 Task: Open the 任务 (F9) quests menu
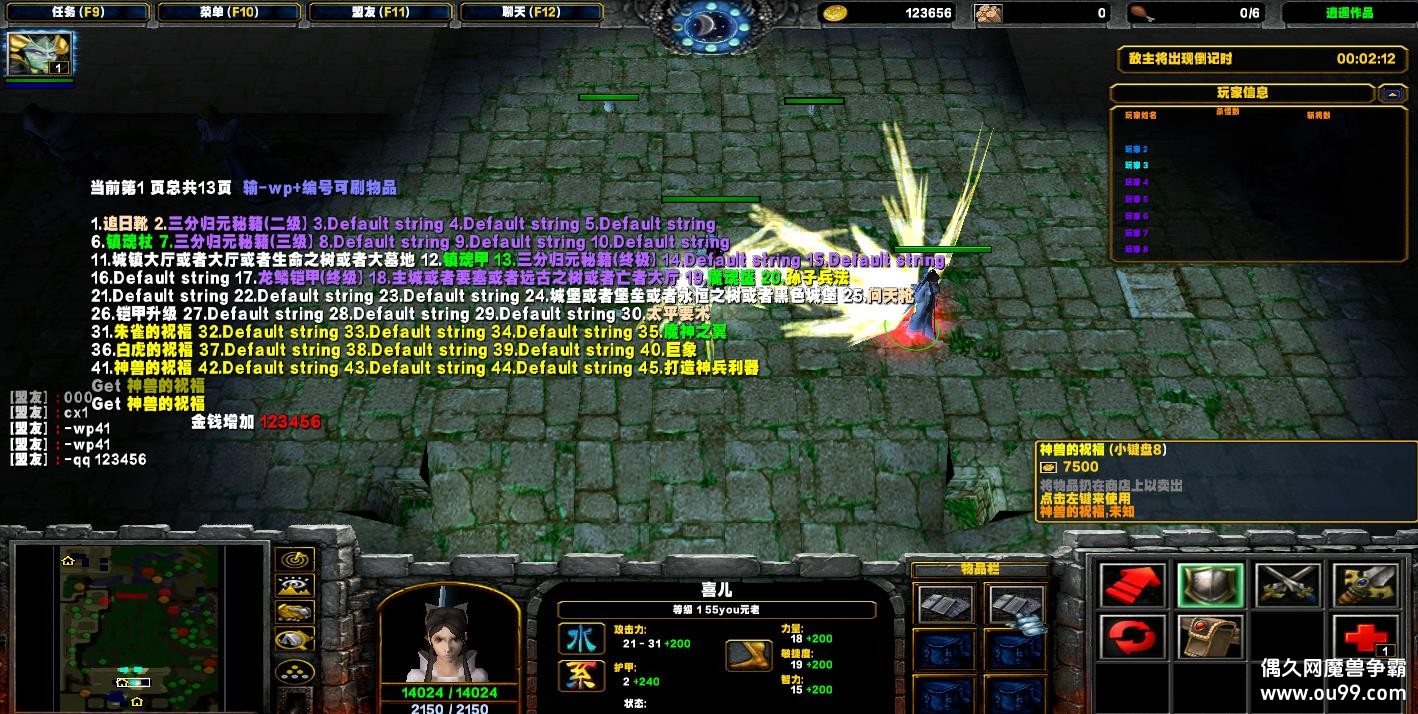click(x=76, y=12)
